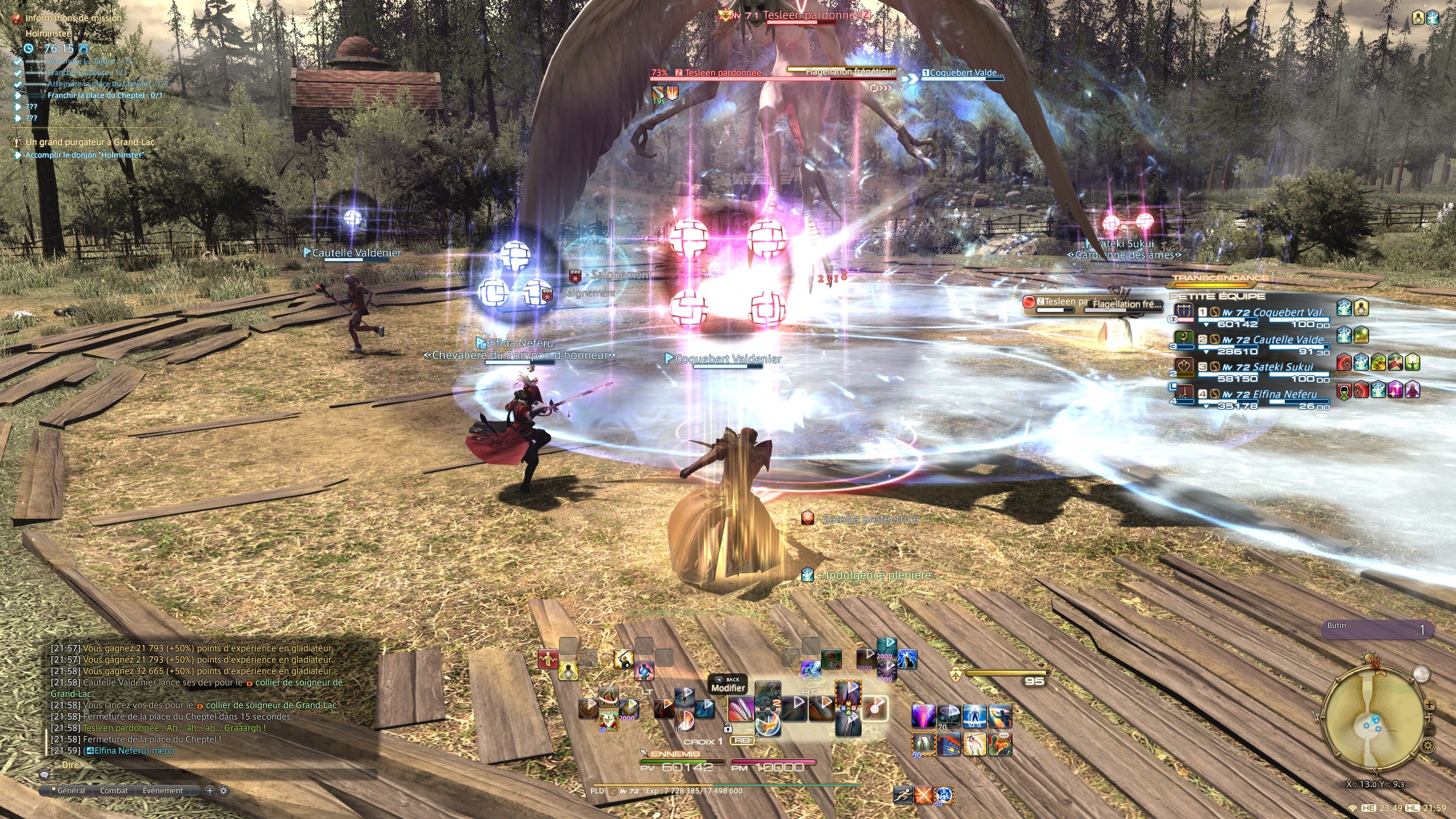The width and height of the screenshot is (1456, 819).
Task: Activate the blue castle wall ability
Action: pos(949,744)
